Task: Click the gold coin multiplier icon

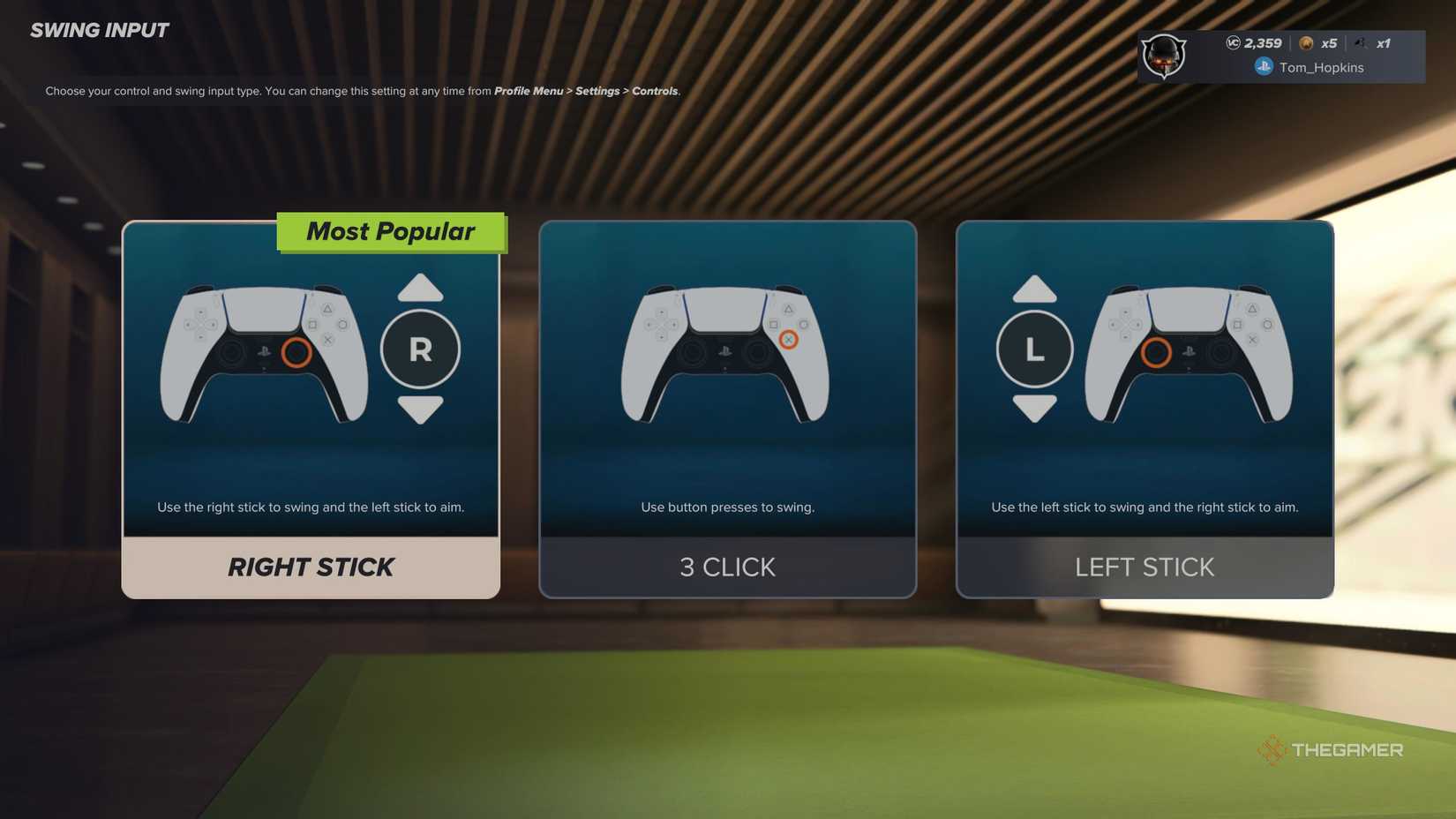Action: (1307, 42)
